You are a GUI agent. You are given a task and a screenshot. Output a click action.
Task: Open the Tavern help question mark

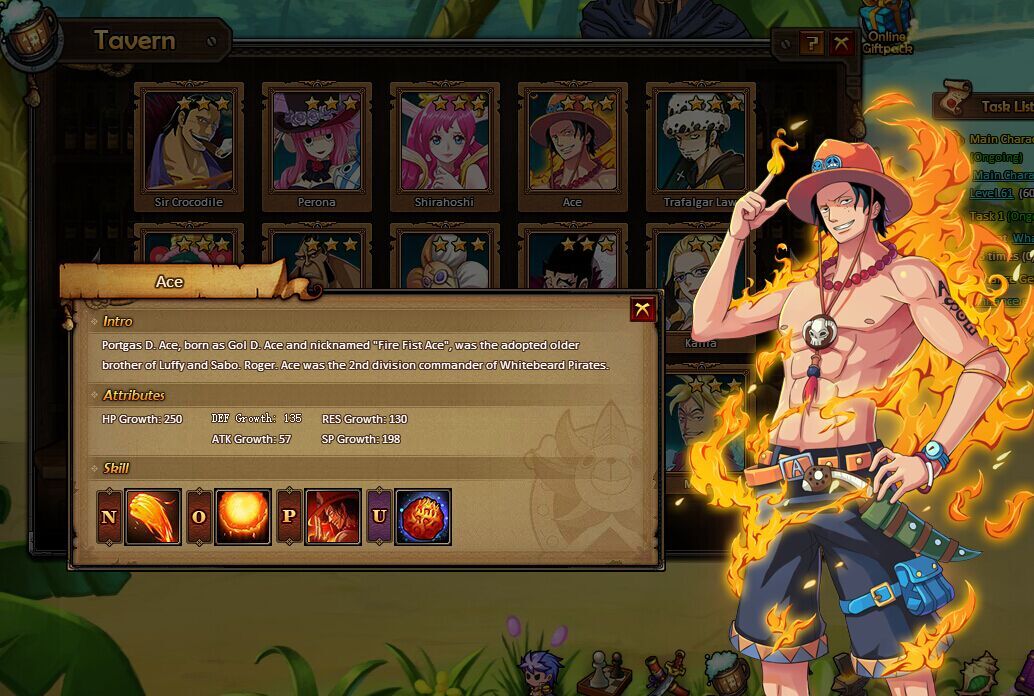tap(811, 43)
